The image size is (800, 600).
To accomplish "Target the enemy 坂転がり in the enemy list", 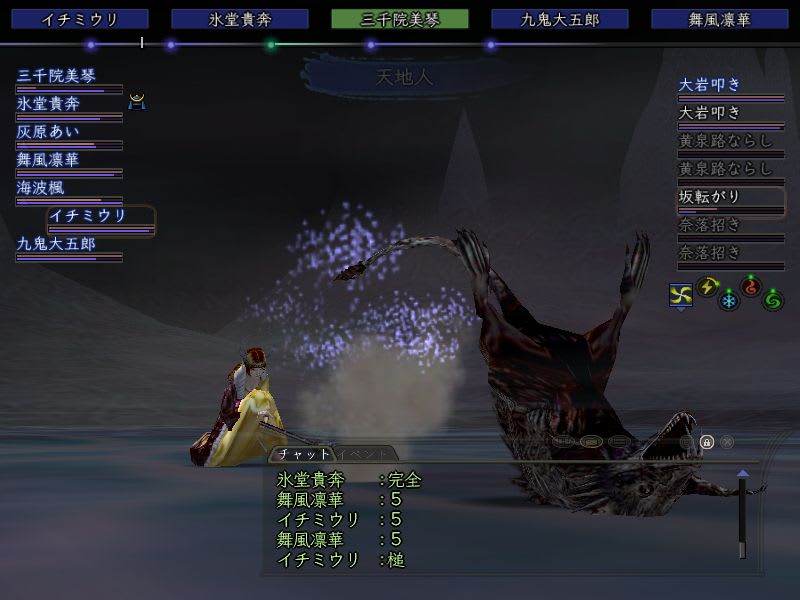I will (x=710, y=197).
